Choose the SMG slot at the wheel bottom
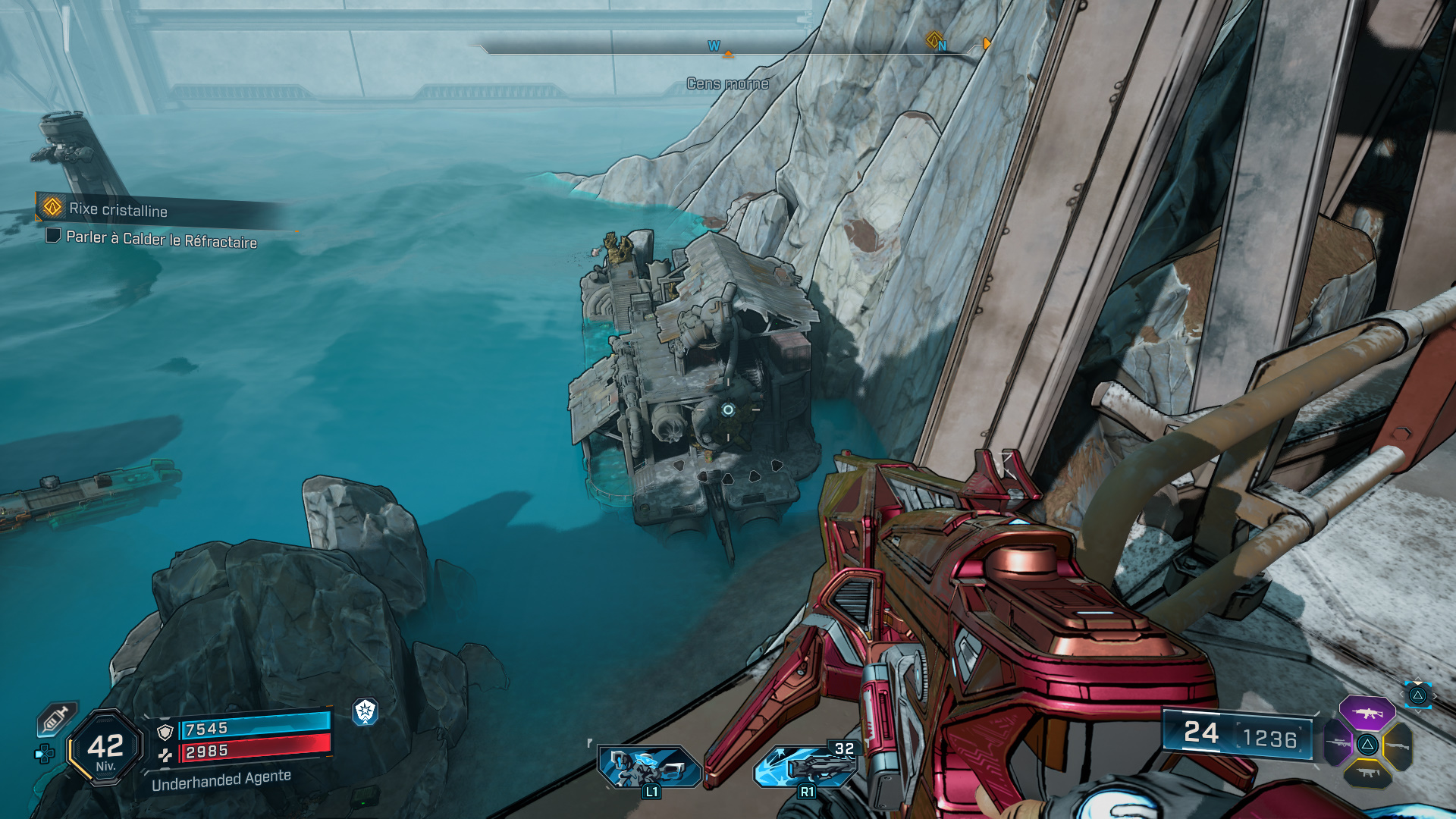The height and width of the screenshot is (819, 1456). 1368,773
